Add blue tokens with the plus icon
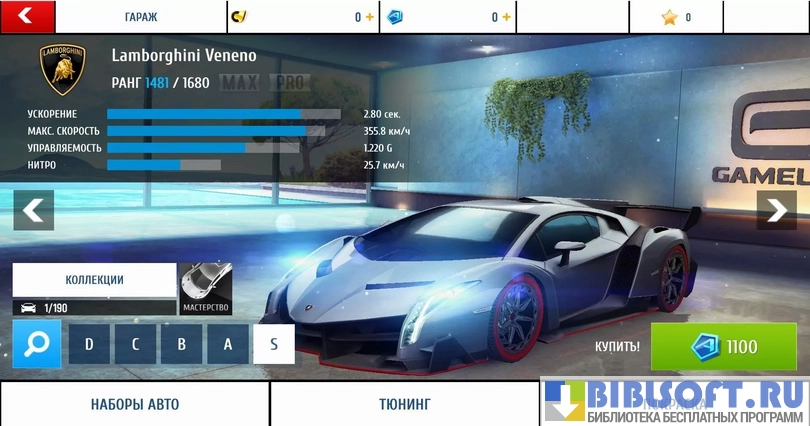The image size is (810, 426). 507,17
